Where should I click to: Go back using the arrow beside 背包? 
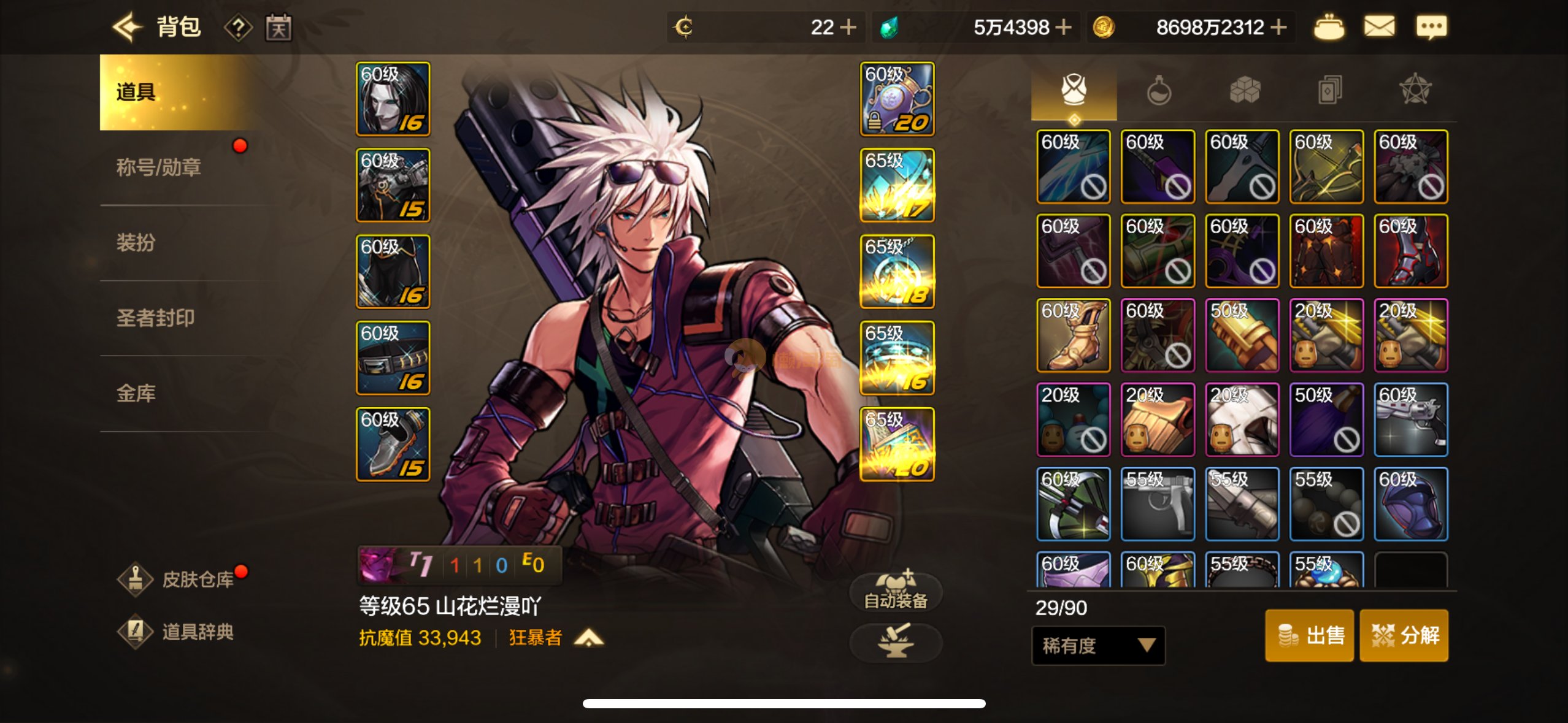click(x=127, y=27)
